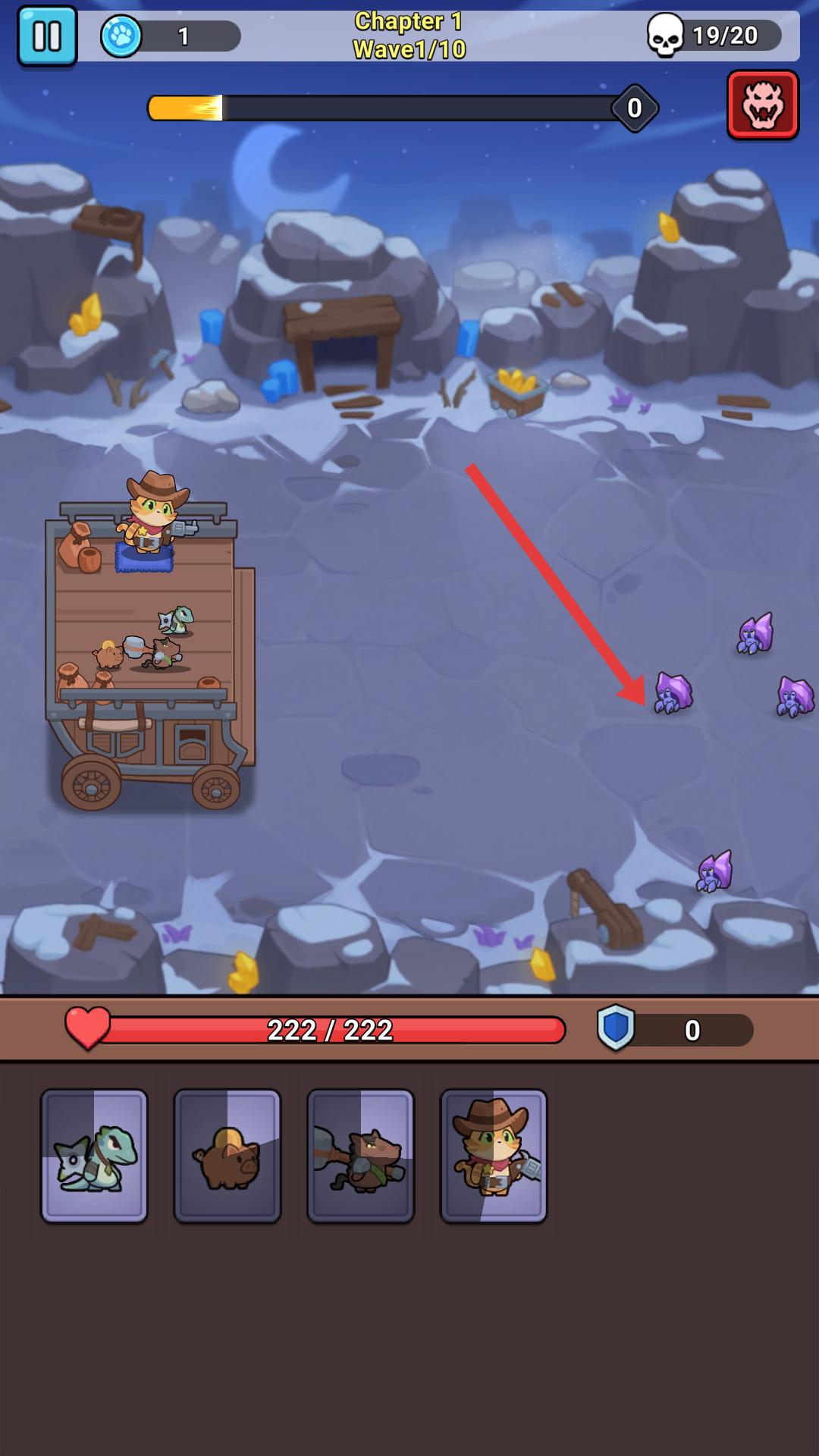Pick the hammer-wielding boar unit card

point(361,1156)
